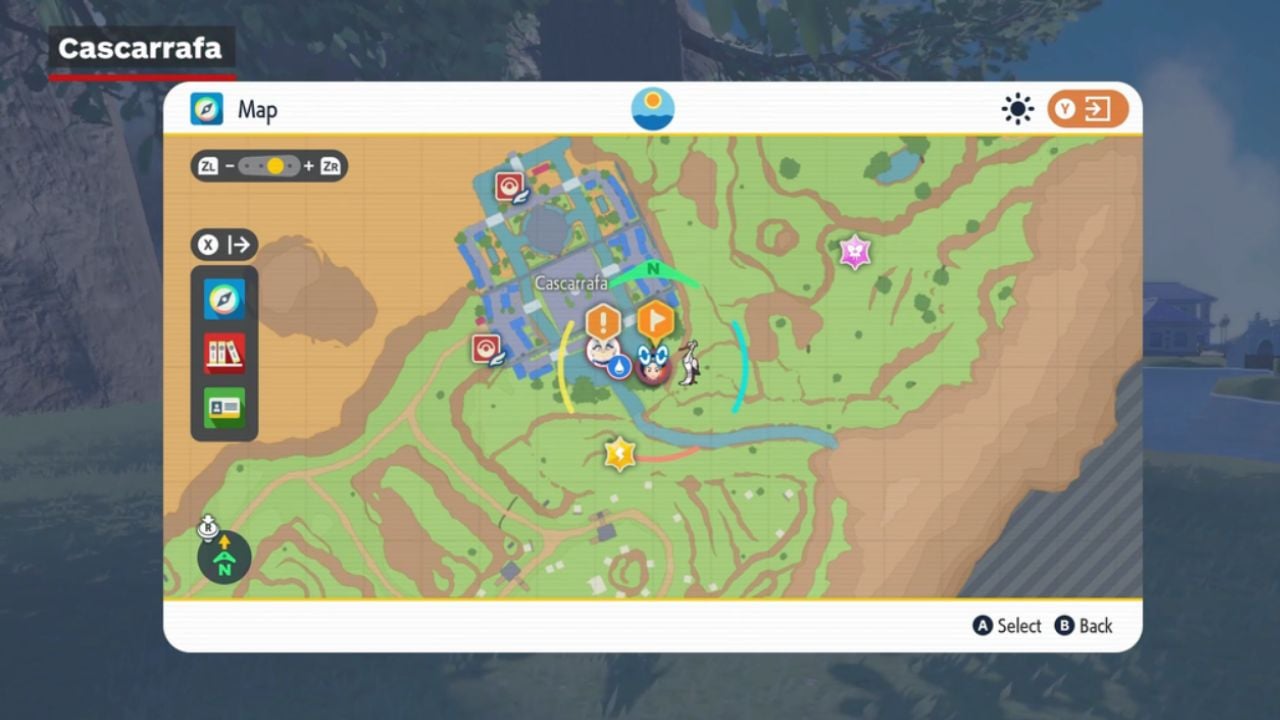This screenshot has width=1280, height=720.
Task: Click the gym leader portrait with water badge
Action: pyautogui.click(x=604, y=354)
